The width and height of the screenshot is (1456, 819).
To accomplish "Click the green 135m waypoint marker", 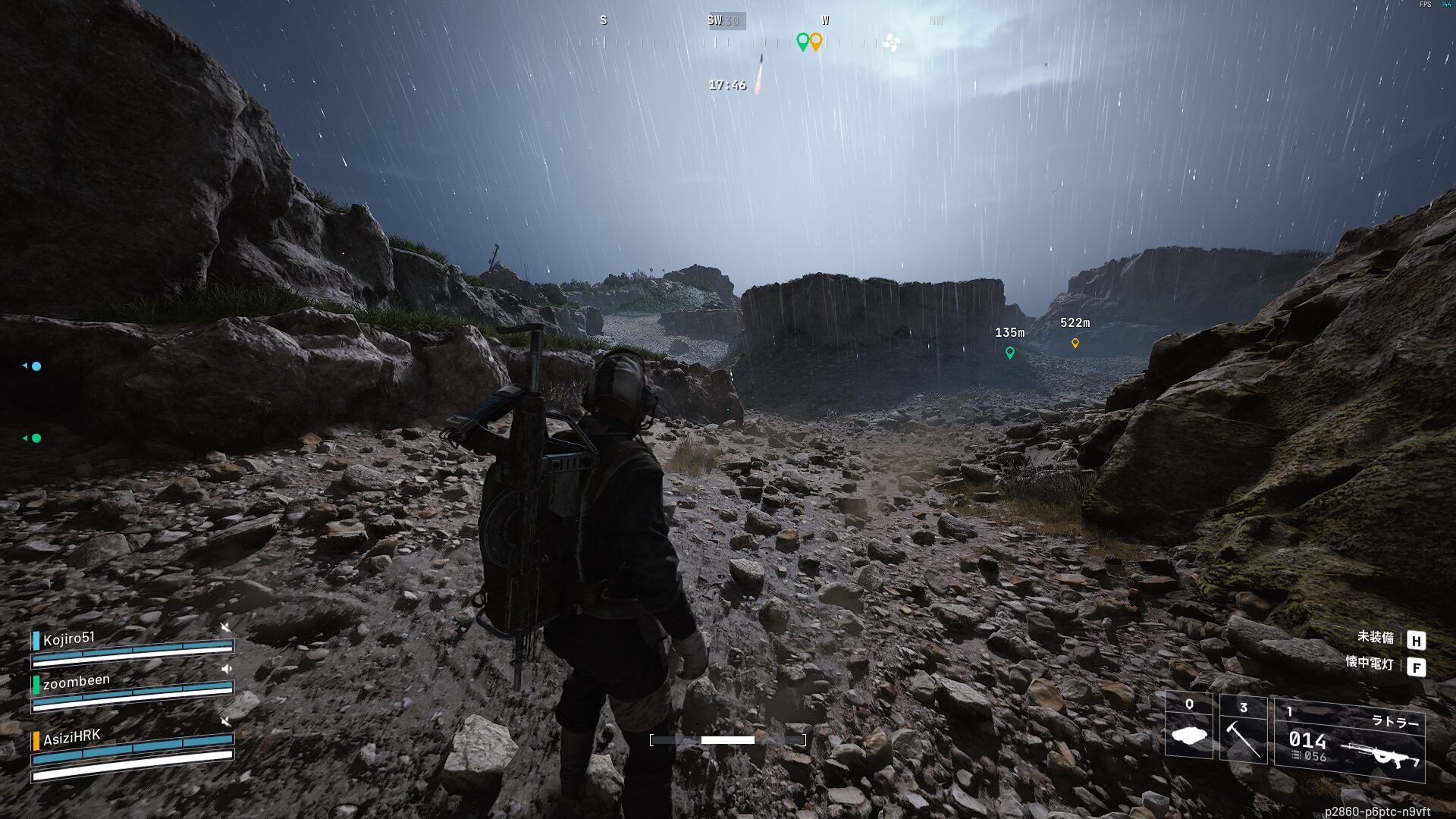I will [x=1009, y=353].
